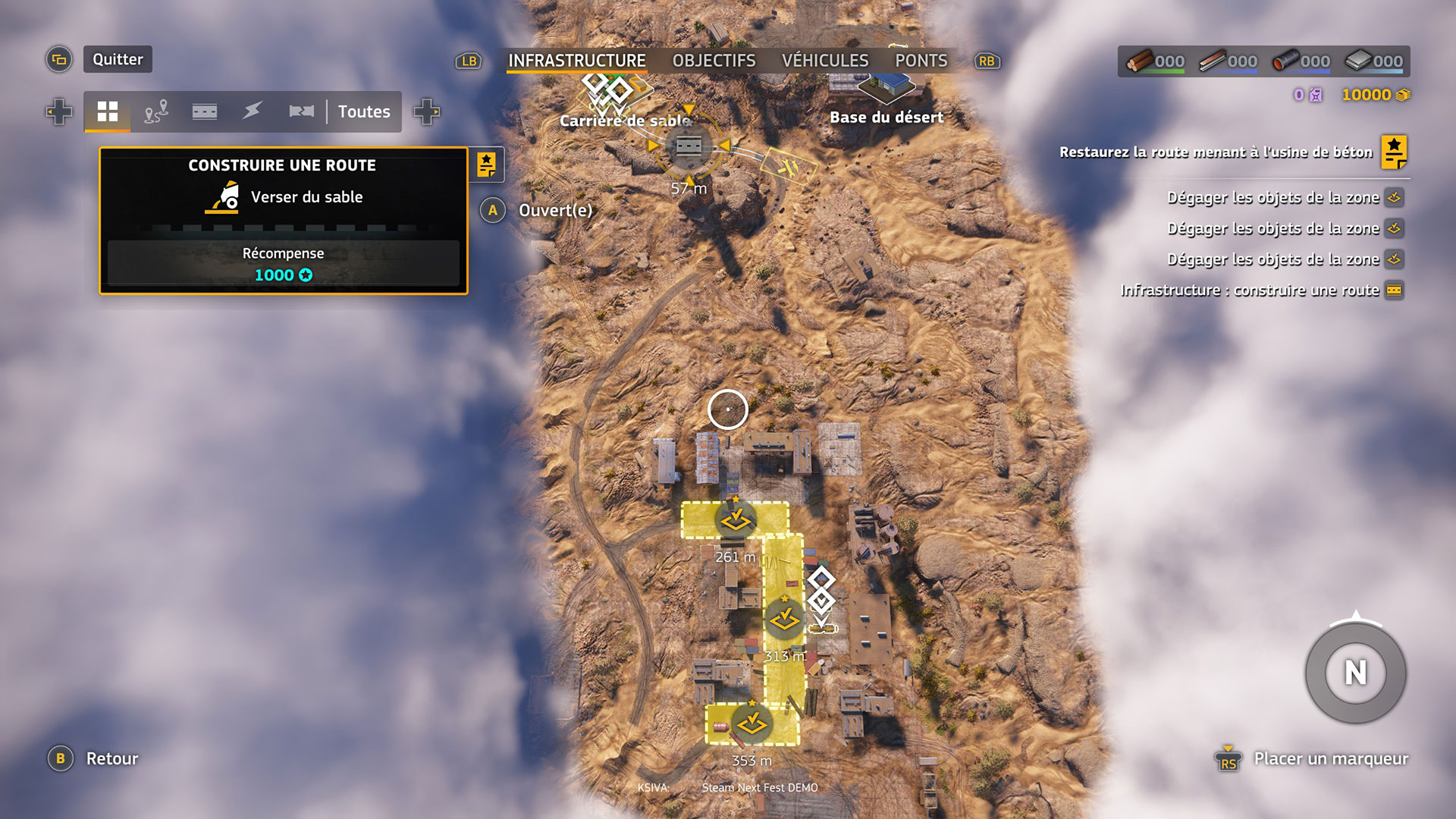This screenshot has width=1456, height=819.
Task: Click the Quitter button
Action: coord(118,59)
